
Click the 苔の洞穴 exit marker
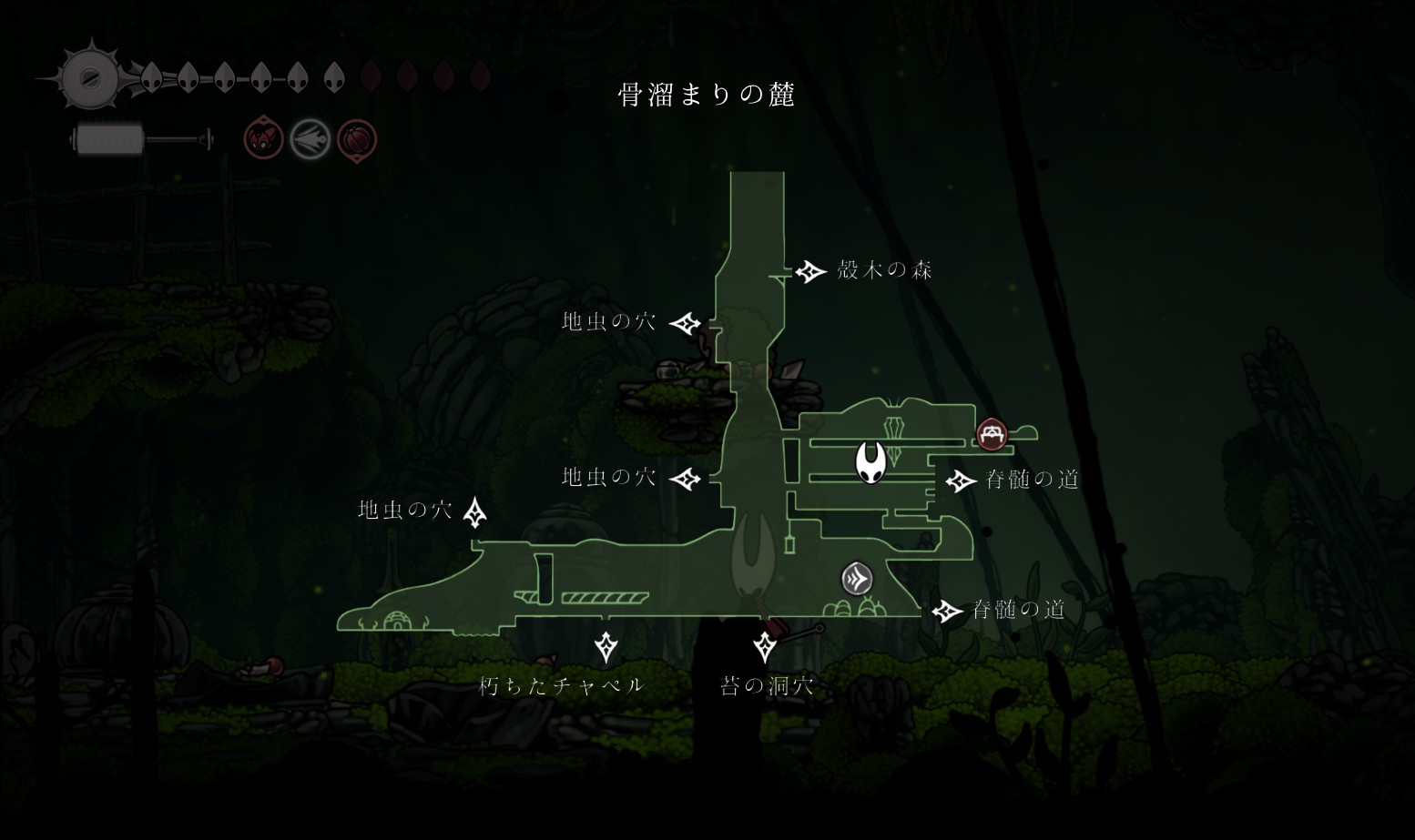[765, 647]
